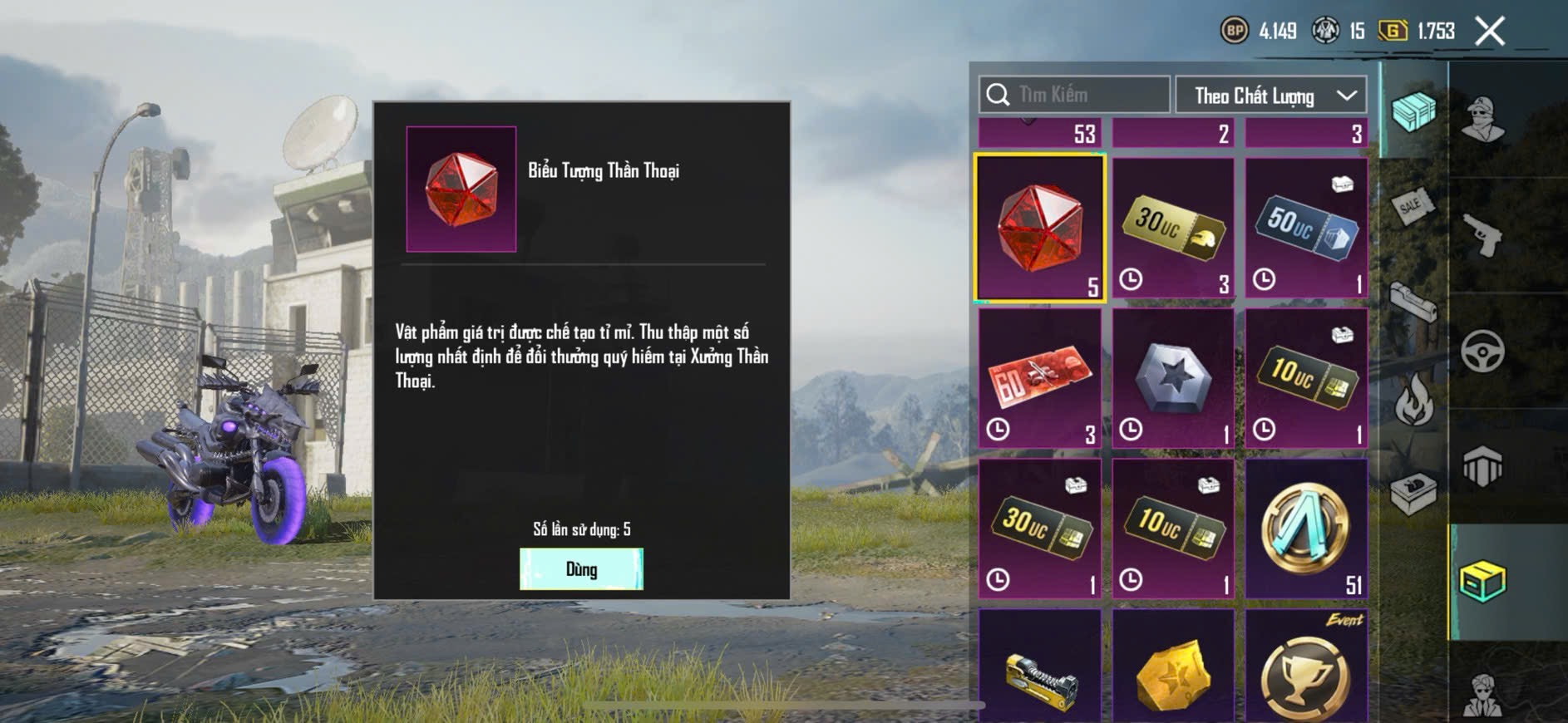The image size is (1568, 723).
Task: Switch to the flame icon category
Action: coord(1413,398)
